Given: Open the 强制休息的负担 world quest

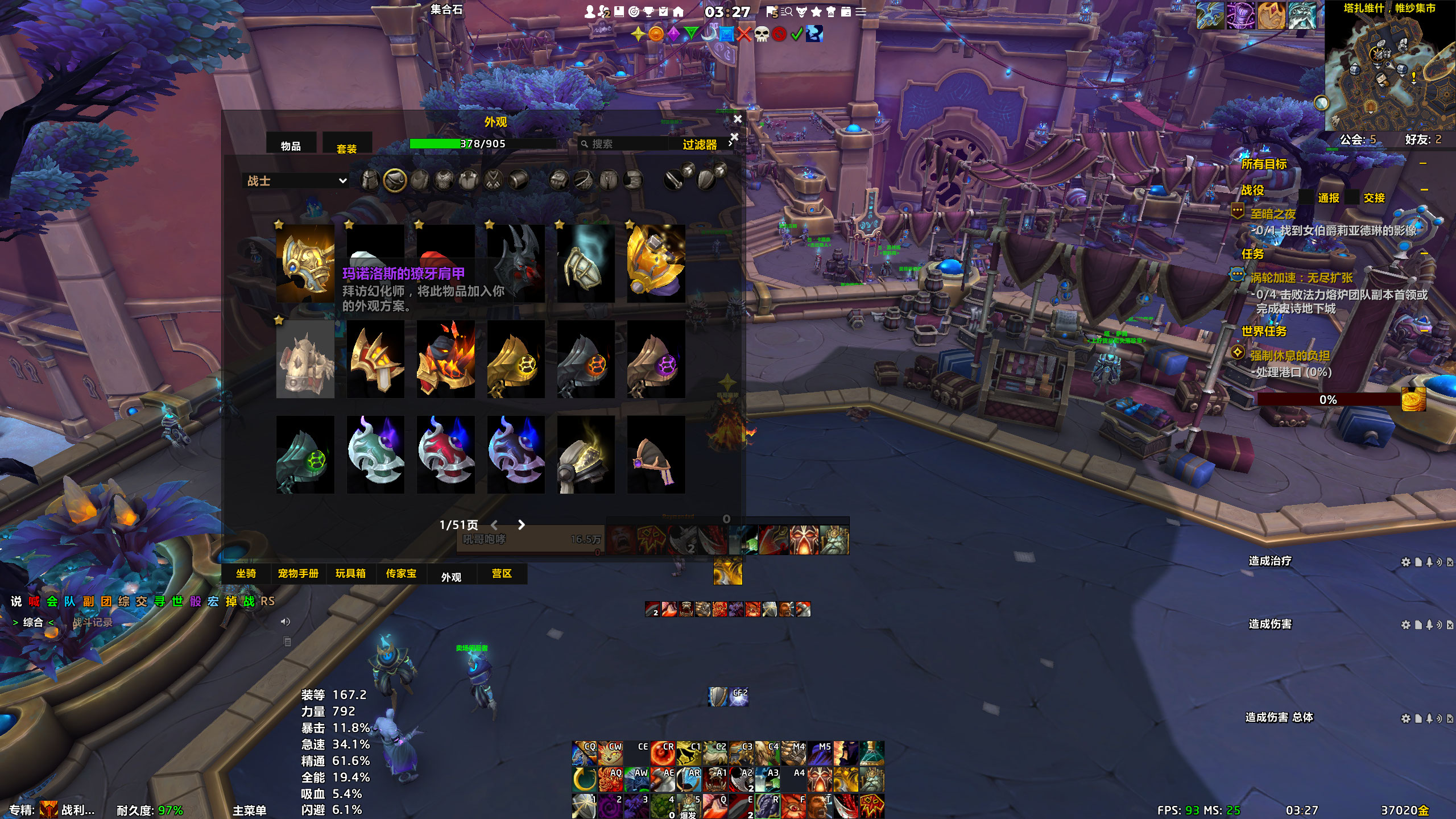Looking at the screenshot, I should (1290, 355).
